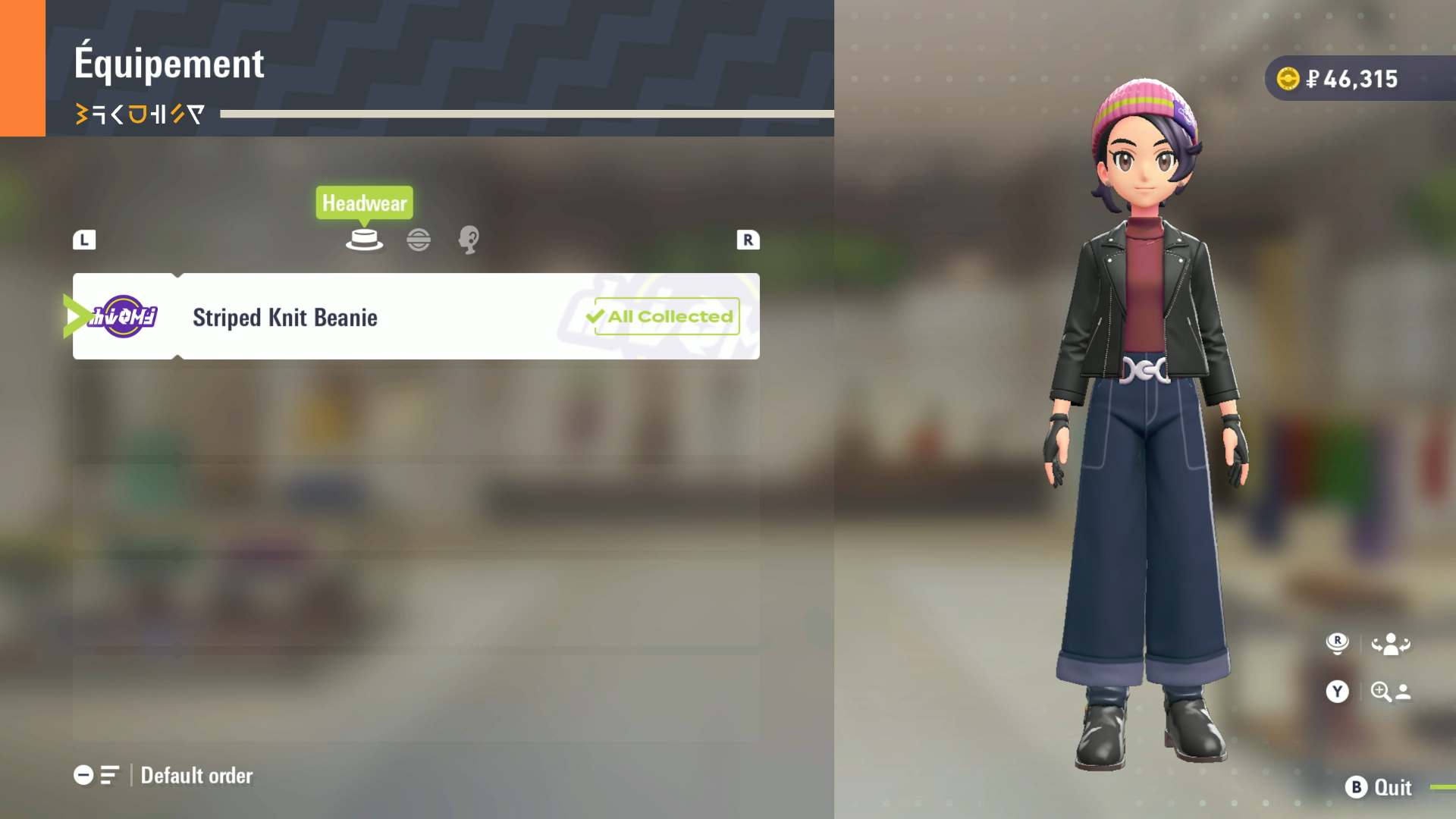1456x819 pixels.
Task: Select the Striped Knit Beanie row
Action: [416, 316]
